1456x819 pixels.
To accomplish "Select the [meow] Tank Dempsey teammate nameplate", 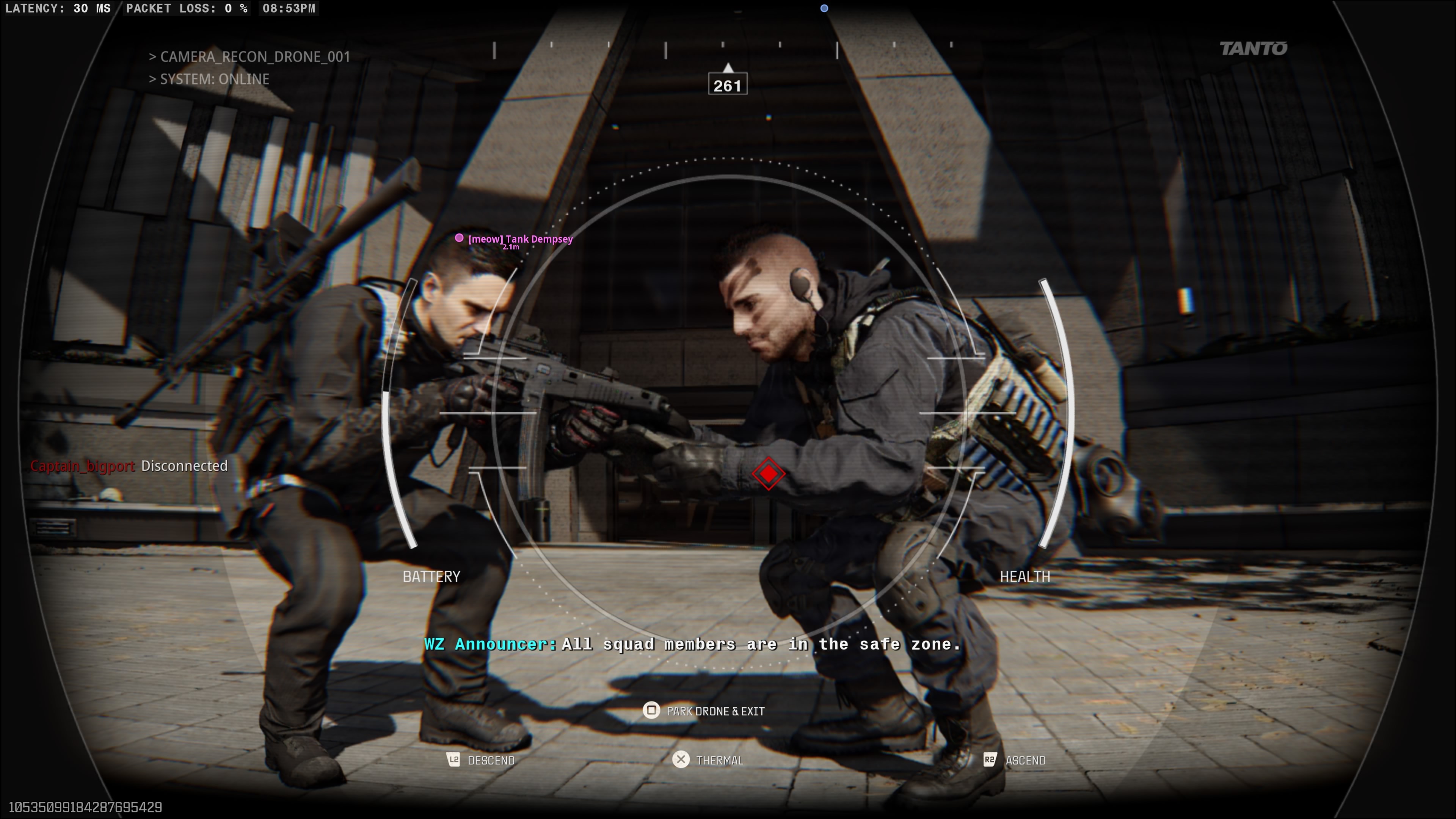I will click(520, 239).
